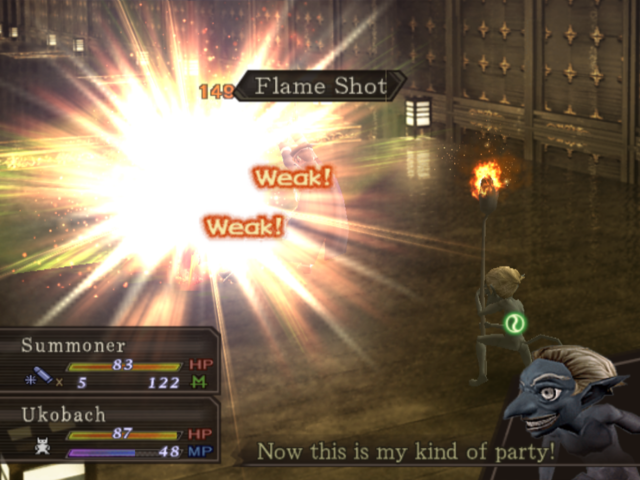Select the Ukobach demon status panel
The height and width of the screenshot is (480, 640).
(x=110, y=431)
